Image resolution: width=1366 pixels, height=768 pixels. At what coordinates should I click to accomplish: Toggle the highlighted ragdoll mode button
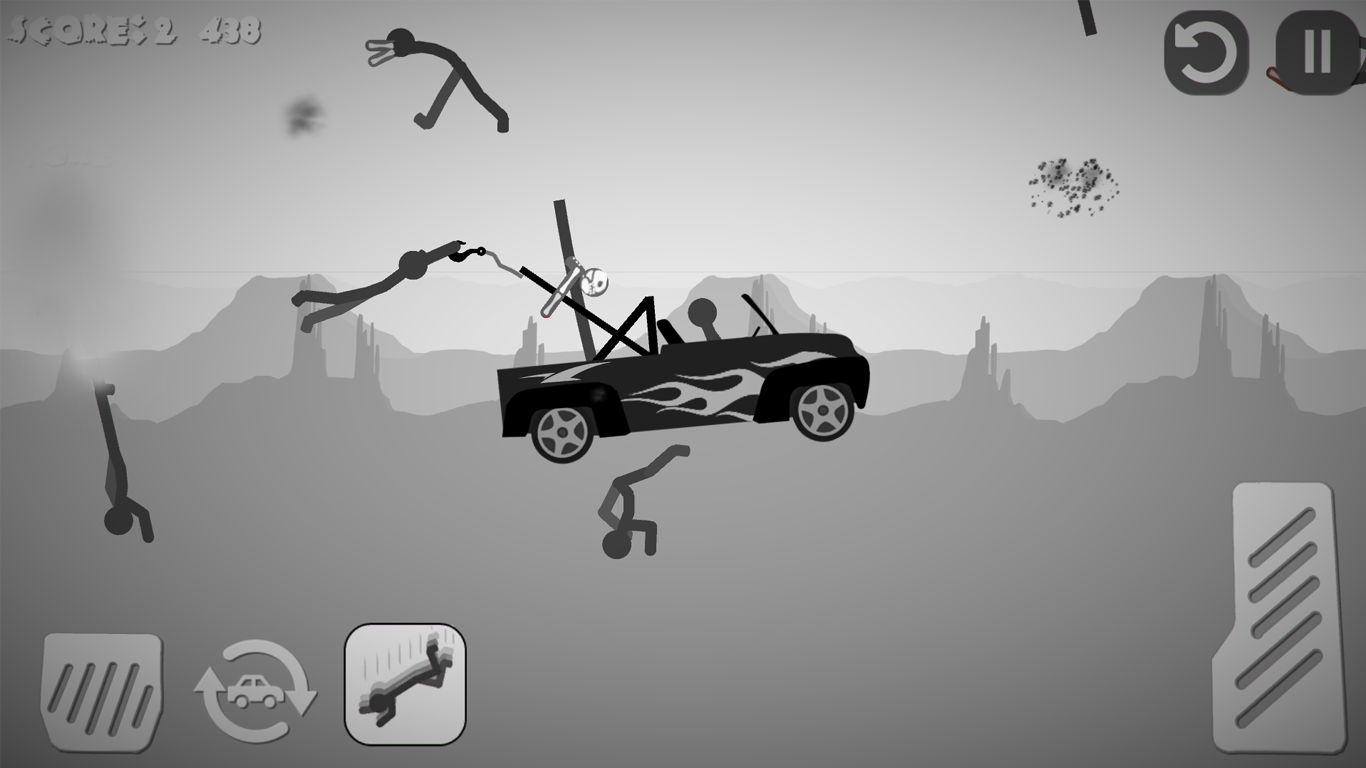(x=405, y=683)
